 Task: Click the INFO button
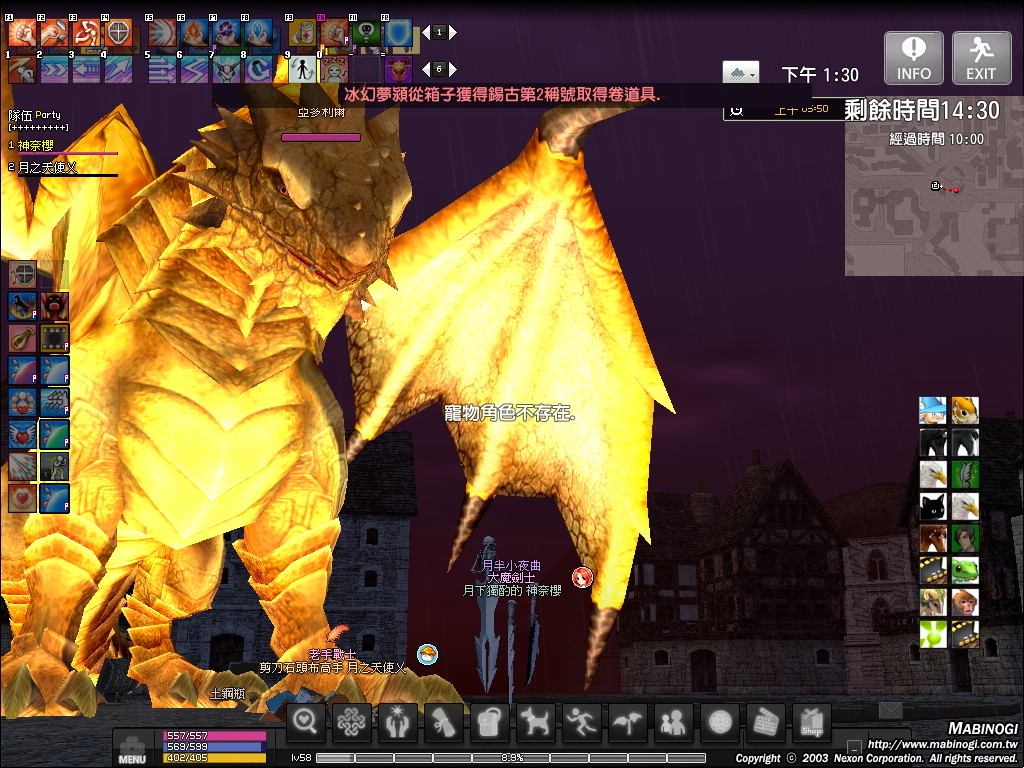coord(914,57)
